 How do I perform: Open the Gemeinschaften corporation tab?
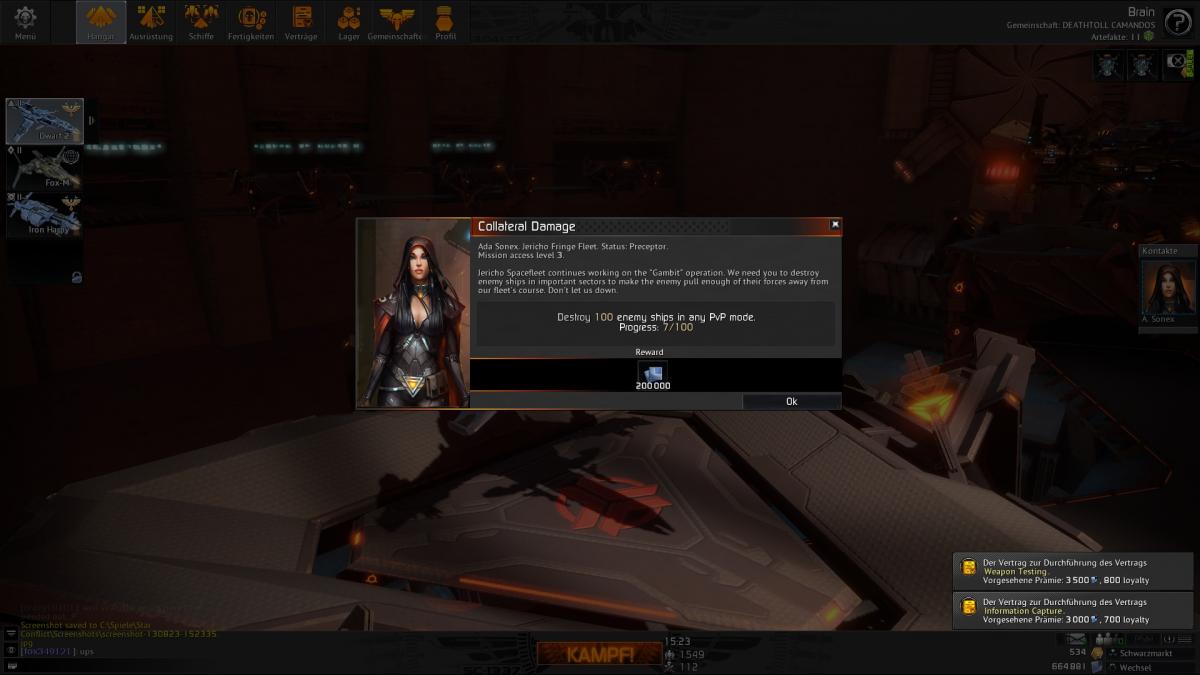pos(396,22)
